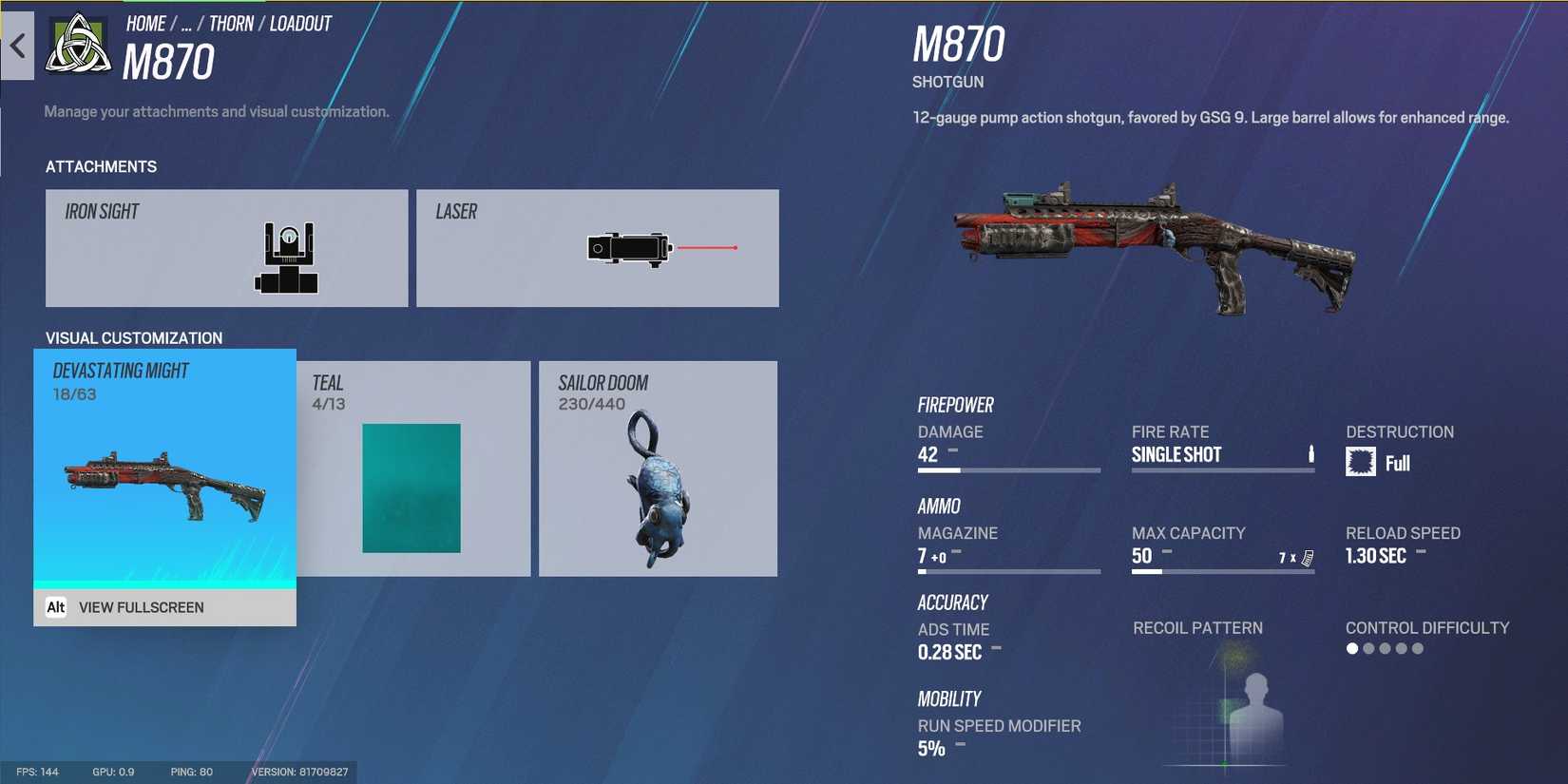Click the single shot fire rate icon
The width and height of the screenshot is (1568, 784).
pos(1310,453)
